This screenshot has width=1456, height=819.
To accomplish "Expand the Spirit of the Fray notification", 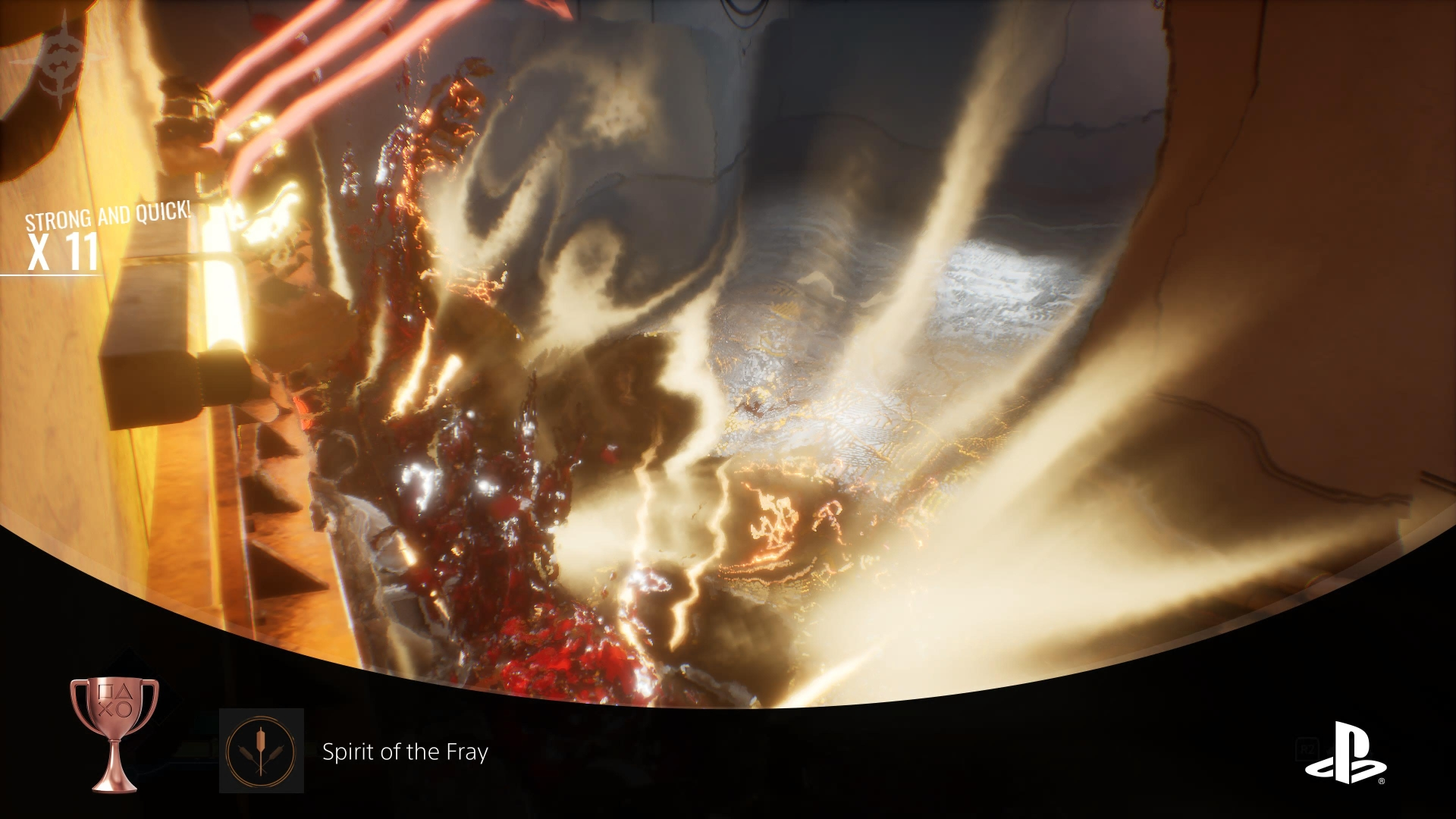I will point(406,754).
